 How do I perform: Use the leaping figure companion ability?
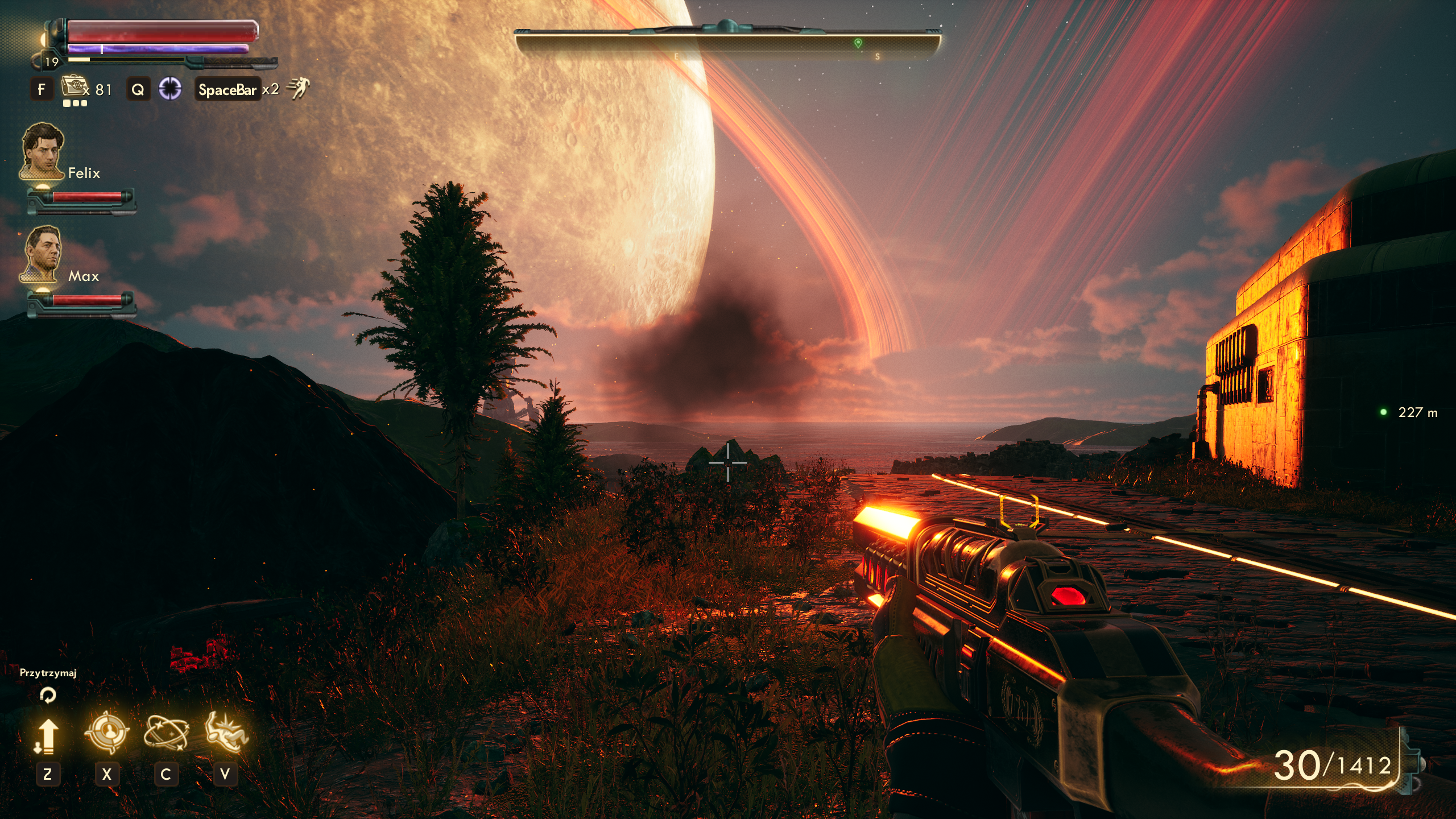(x=226, y=732)
